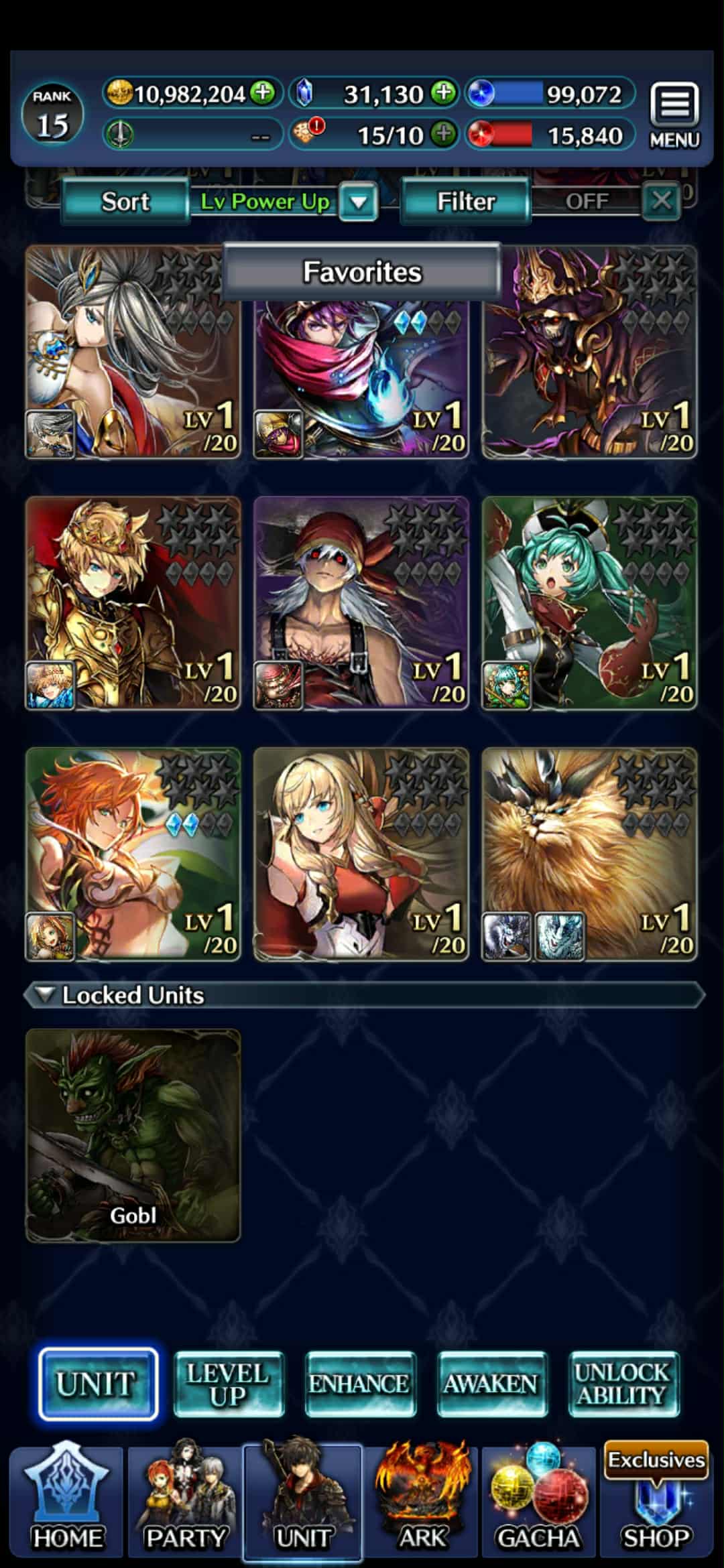Open the GACHA screen
The width and height of the screenshot is (724, 1568).
pos(538,1501)
